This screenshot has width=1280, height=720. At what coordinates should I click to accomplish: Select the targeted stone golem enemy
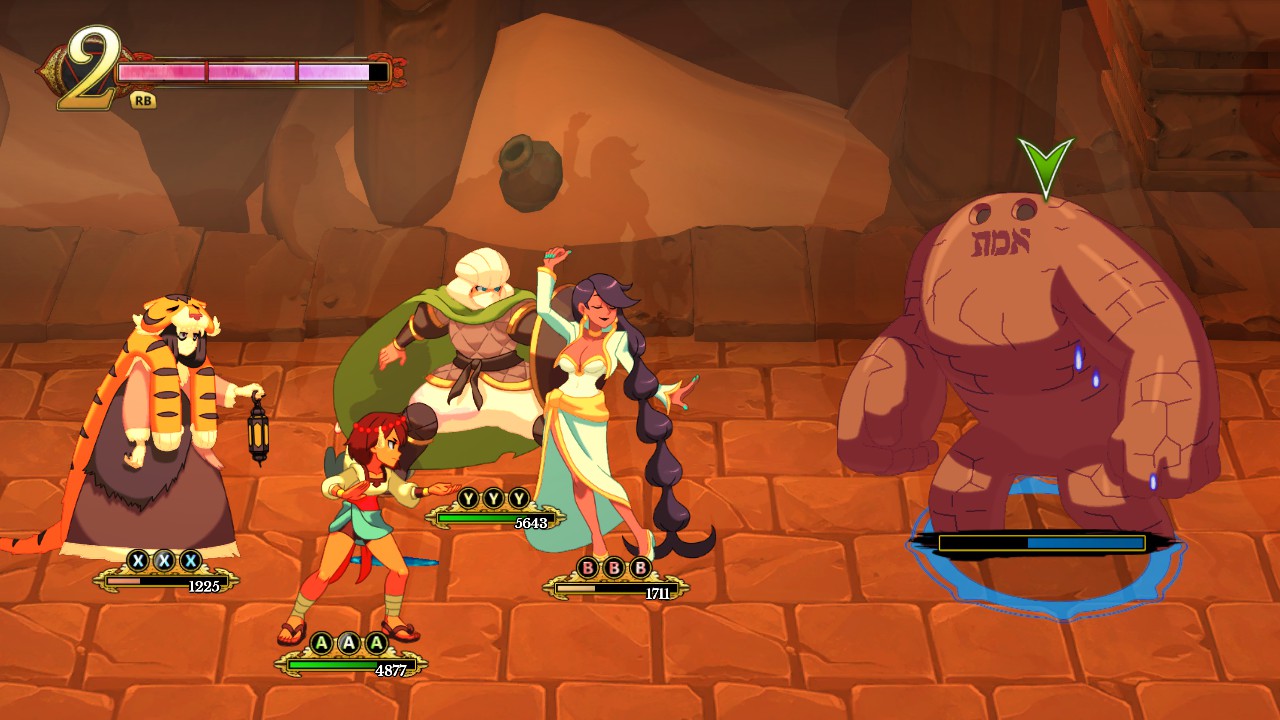(x=1030, y=360)
